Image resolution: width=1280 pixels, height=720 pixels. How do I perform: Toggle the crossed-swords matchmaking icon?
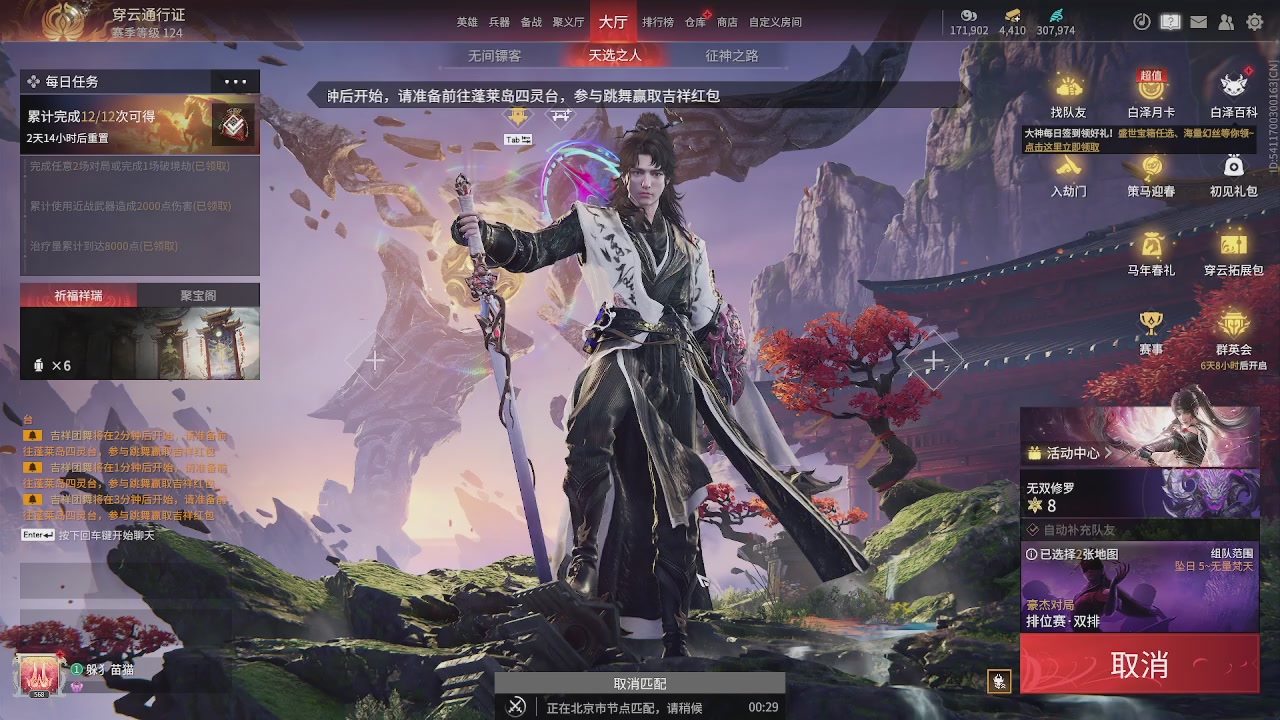(515, 706)
